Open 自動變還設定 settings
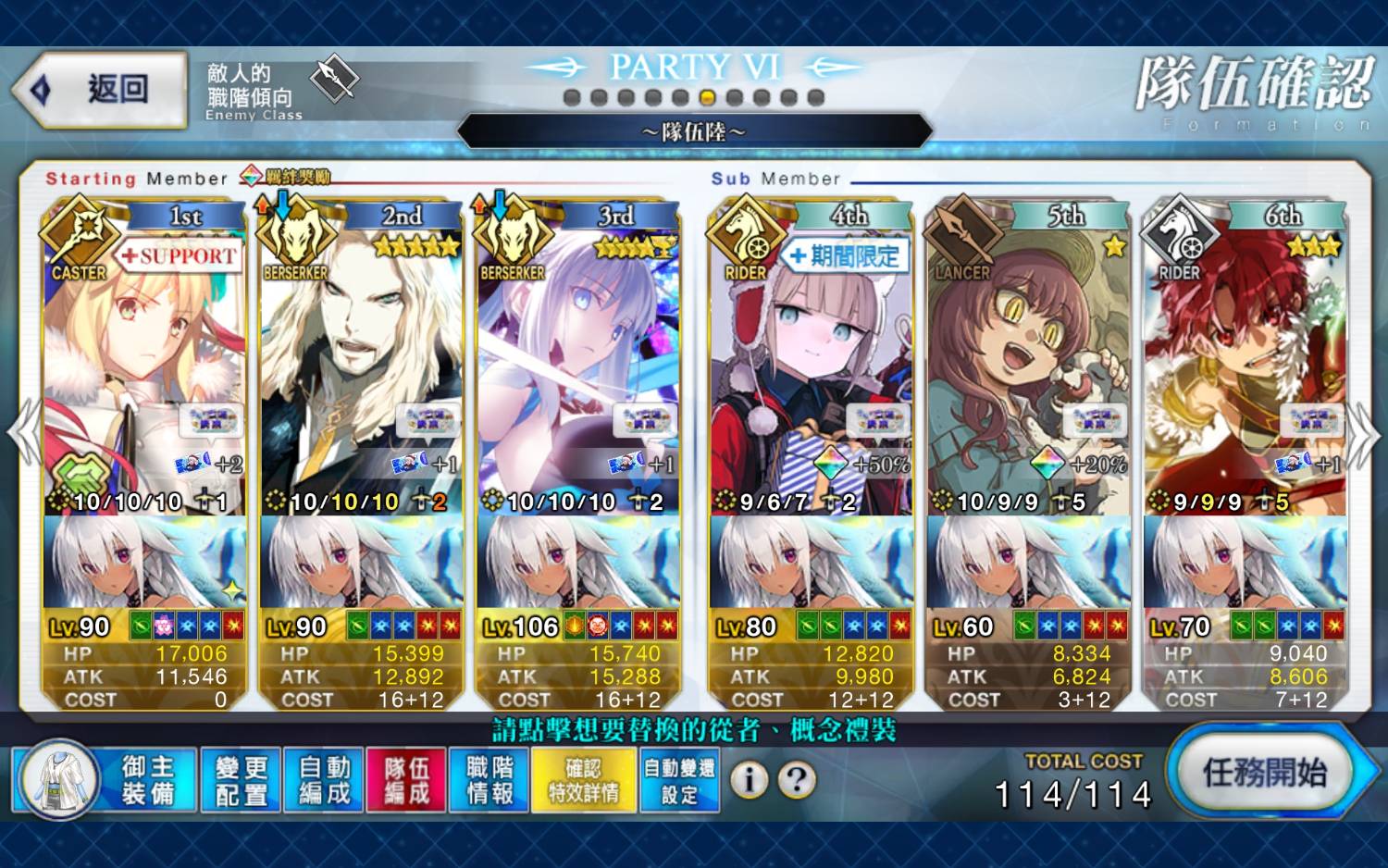 (x=679, y=780)
